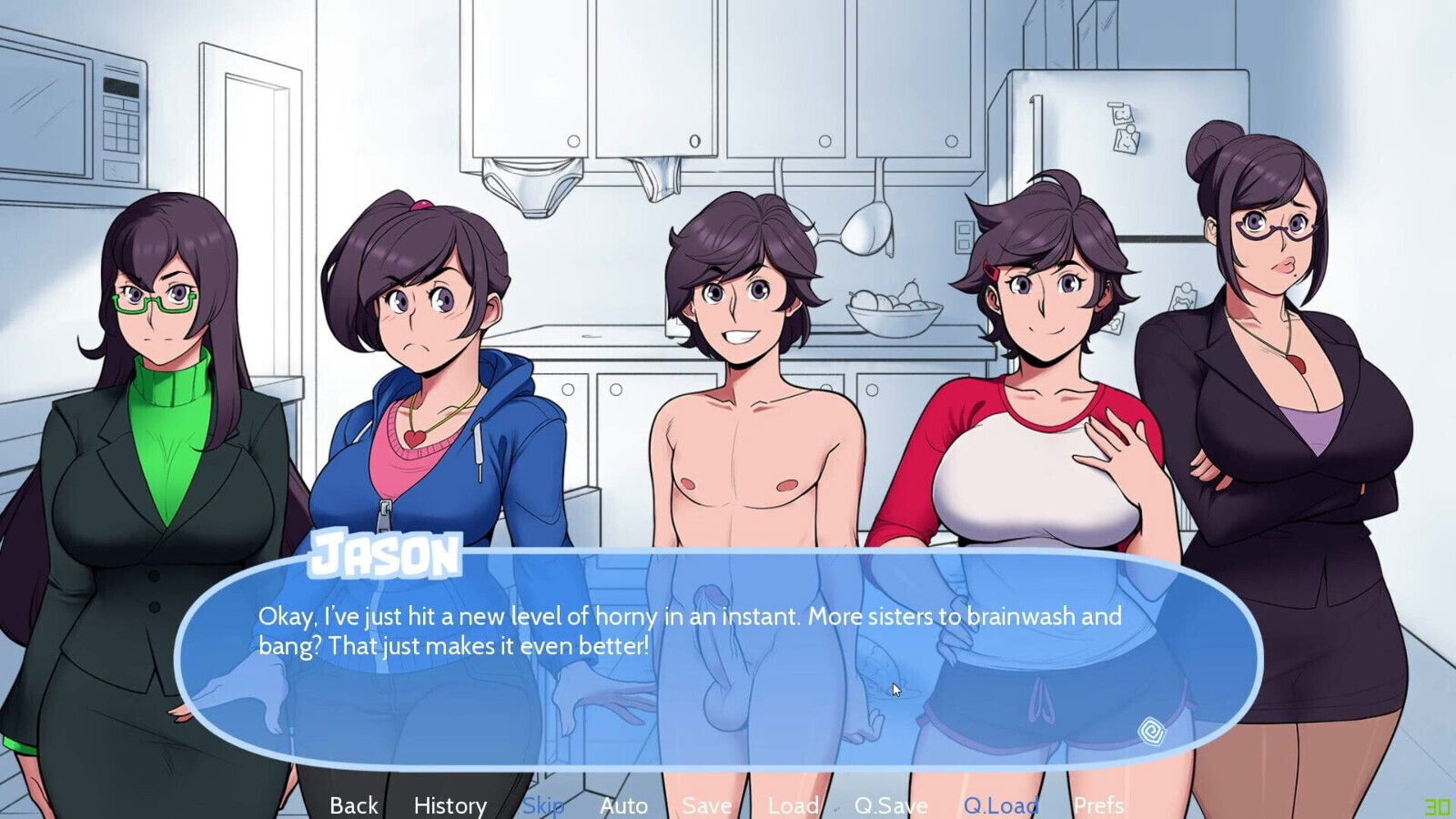
Task: Activate the Skip option
Action: (543, 805)
